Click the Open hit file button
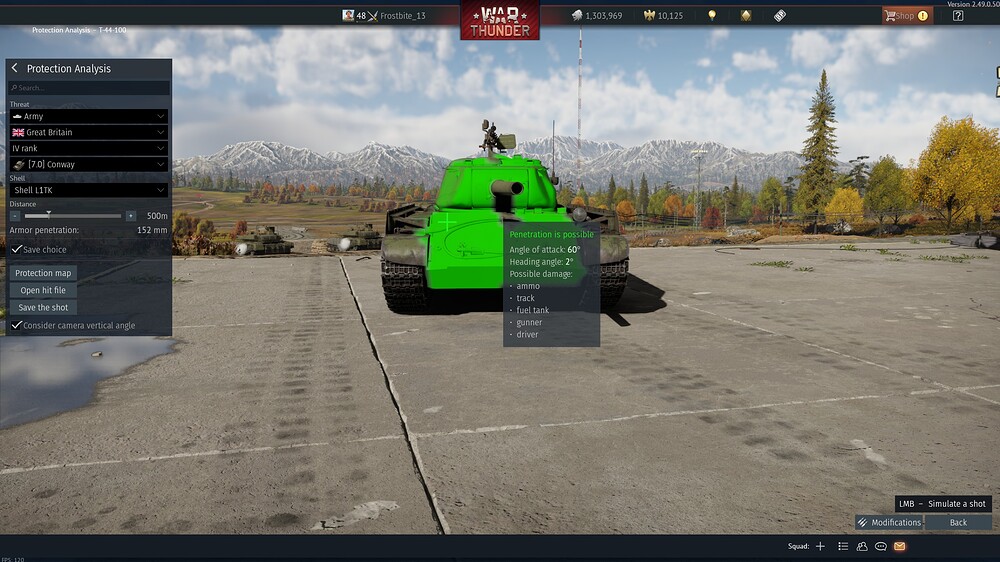 43,290
